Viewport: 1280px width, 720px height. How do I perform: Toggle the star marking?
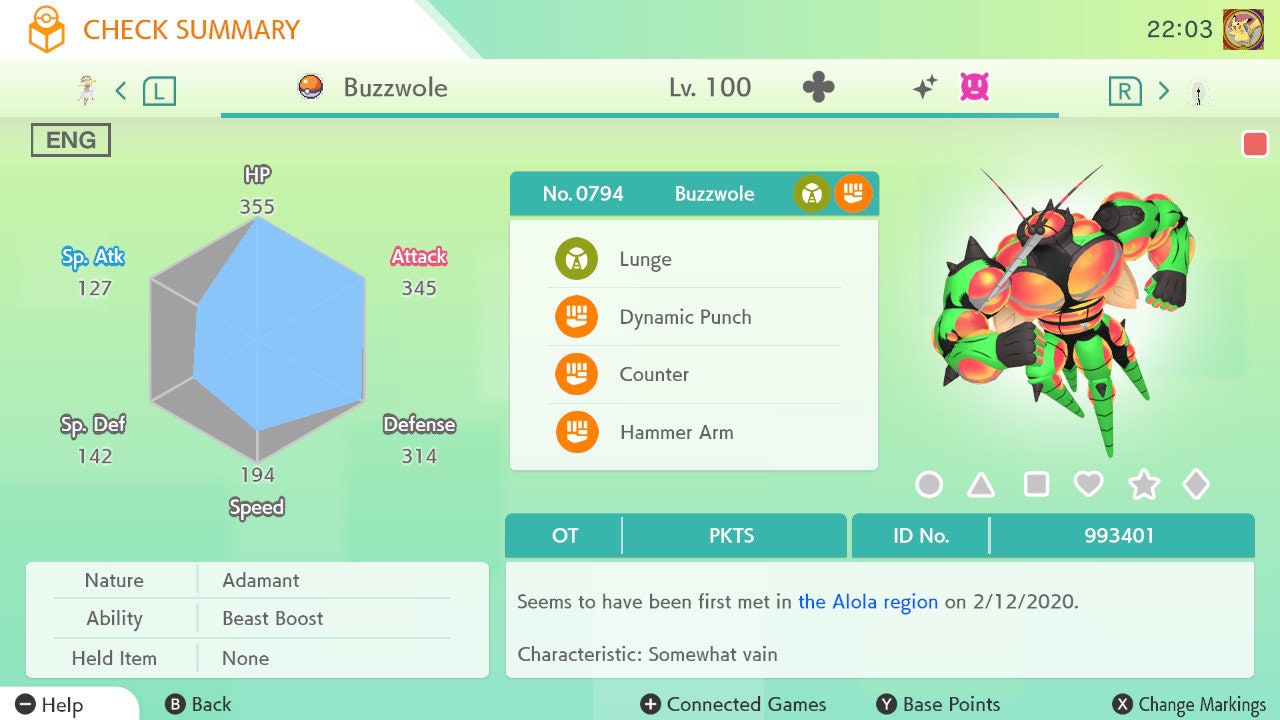click(1143, 485)
